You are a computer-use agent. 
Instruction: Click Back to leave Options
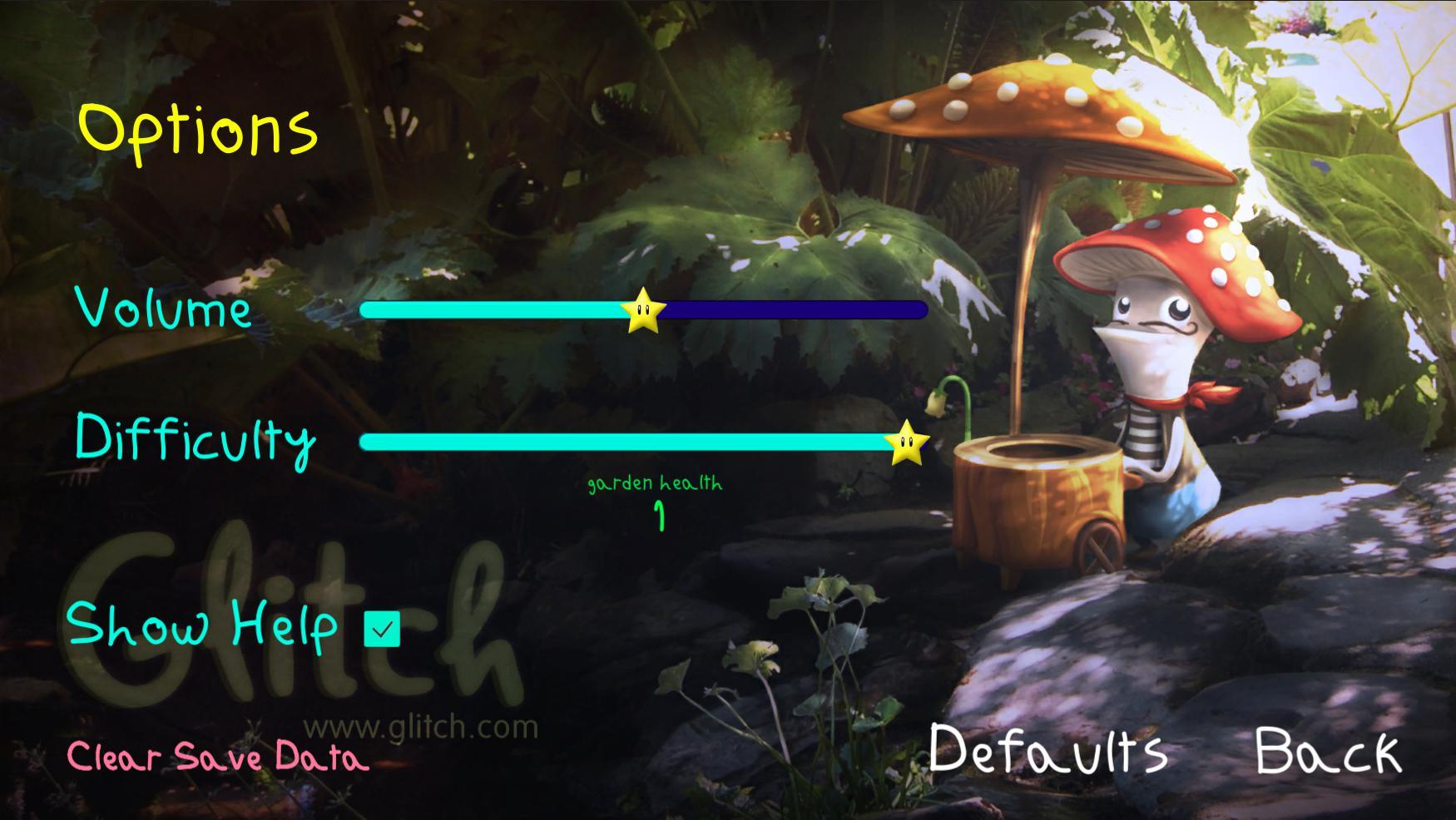pos(1329,757)
